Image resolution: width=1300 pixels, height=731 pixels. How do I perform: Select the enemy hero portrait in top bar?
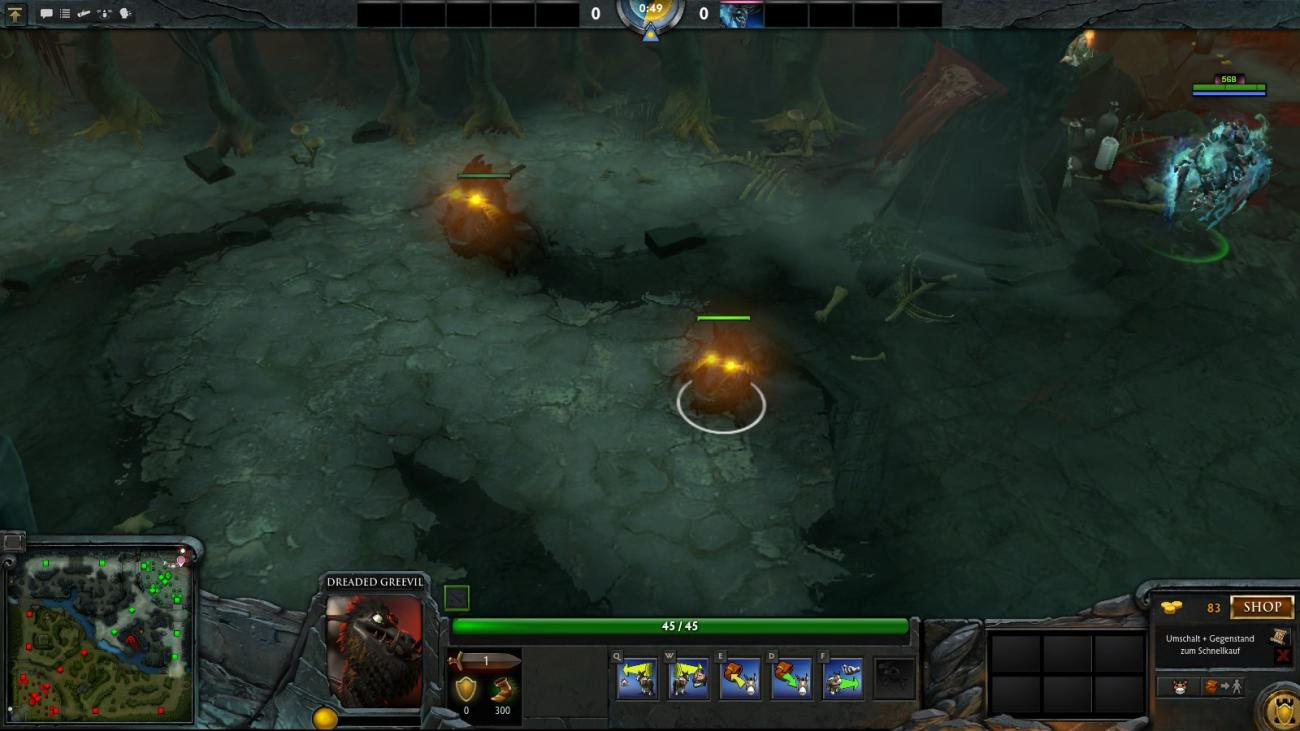point(742,14)
